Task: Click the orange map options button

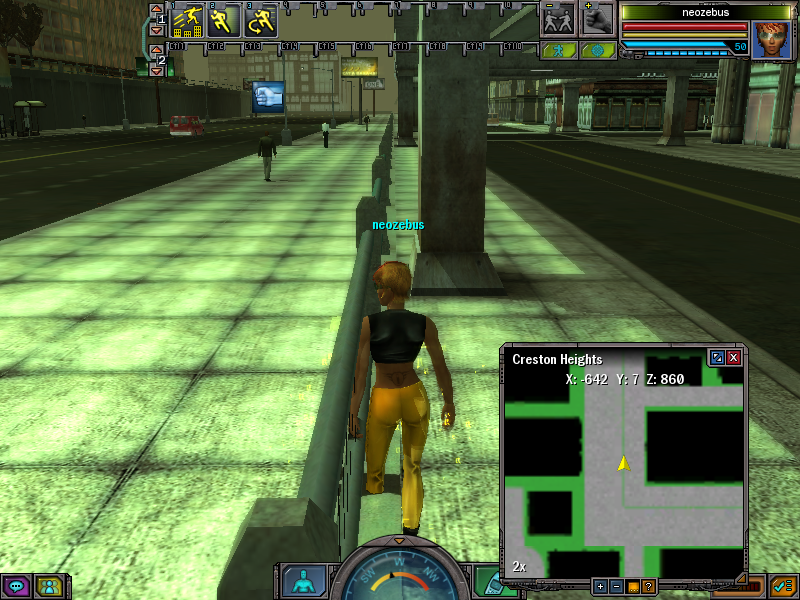Action: [x=632, y=586]
